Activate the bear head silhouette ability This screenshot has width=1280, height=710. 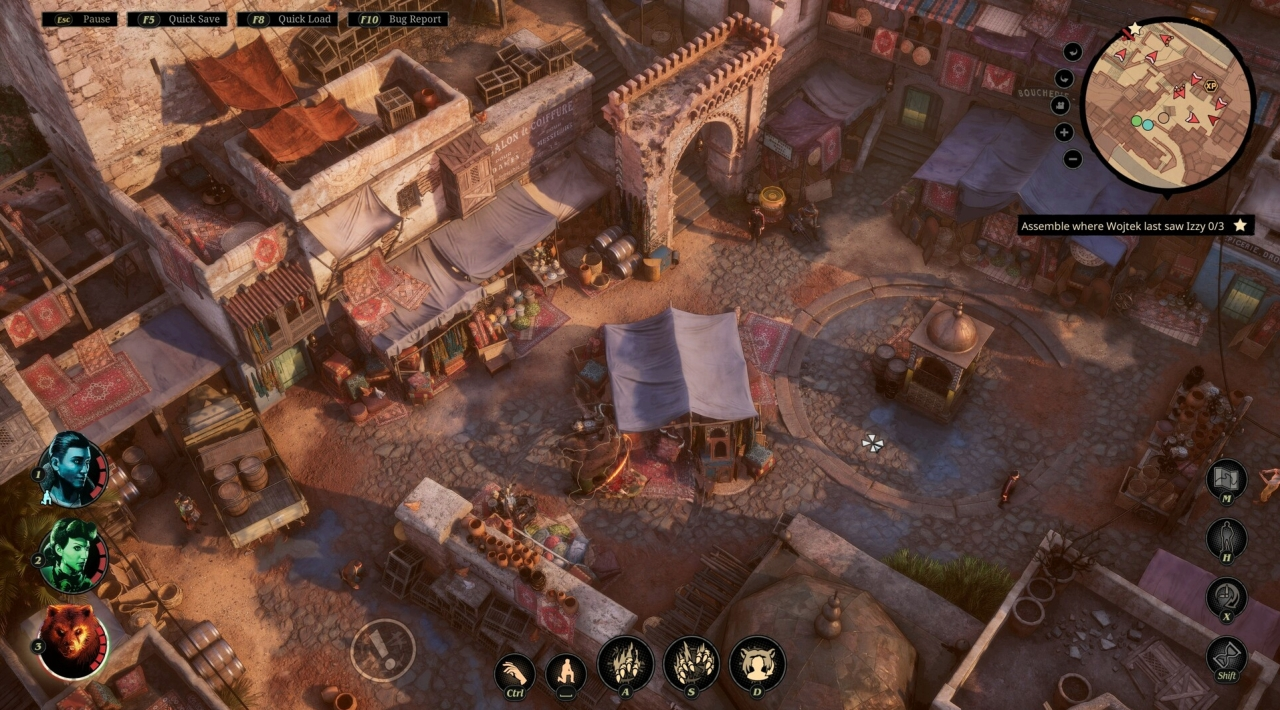[x=757, y=663]
